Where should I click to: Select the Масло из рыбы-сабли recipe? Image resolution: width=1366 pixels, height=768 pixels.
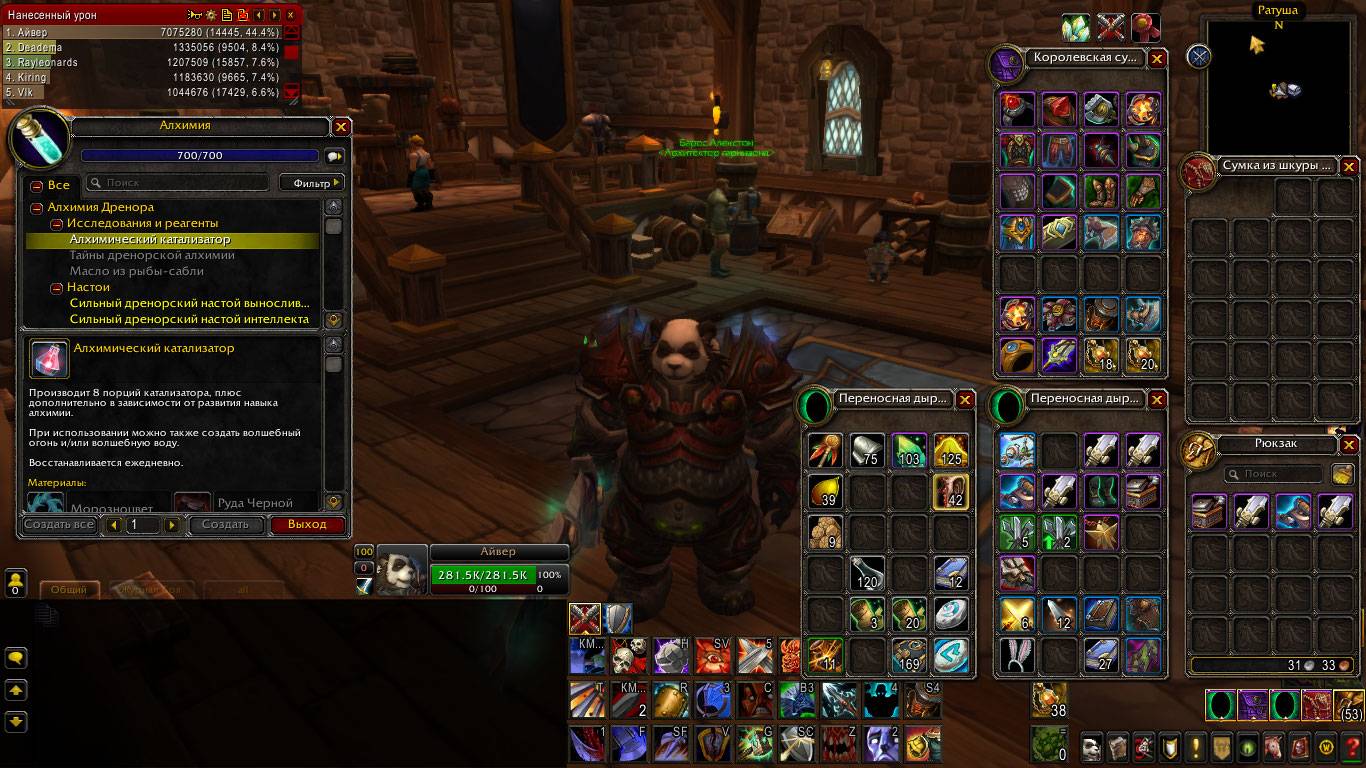click(136, 271)
